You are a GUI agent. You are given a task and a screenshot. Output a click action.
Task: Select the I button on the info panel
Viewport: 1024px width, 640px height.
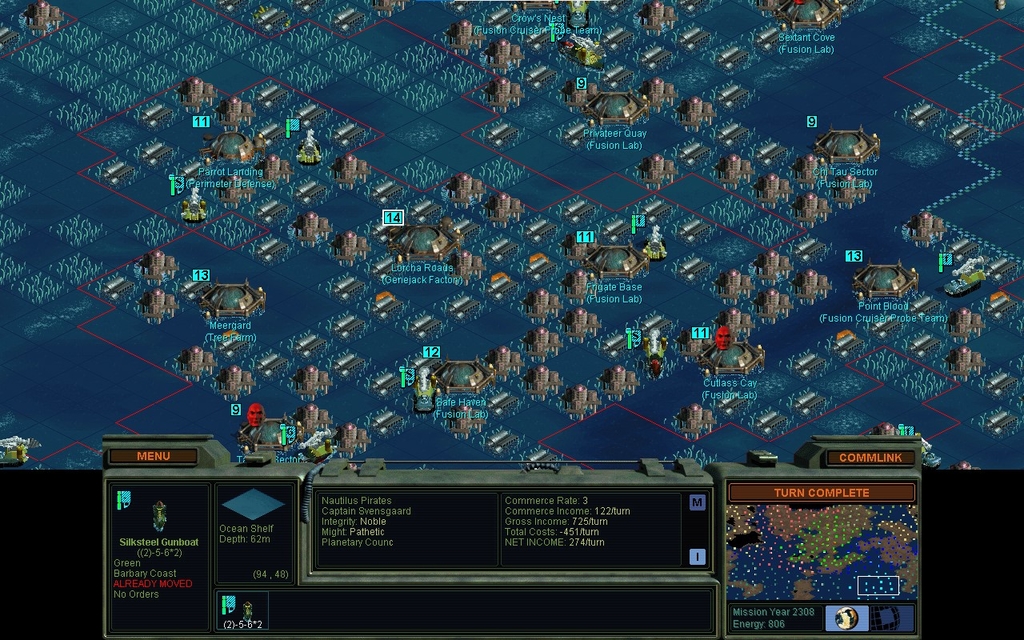697,557
